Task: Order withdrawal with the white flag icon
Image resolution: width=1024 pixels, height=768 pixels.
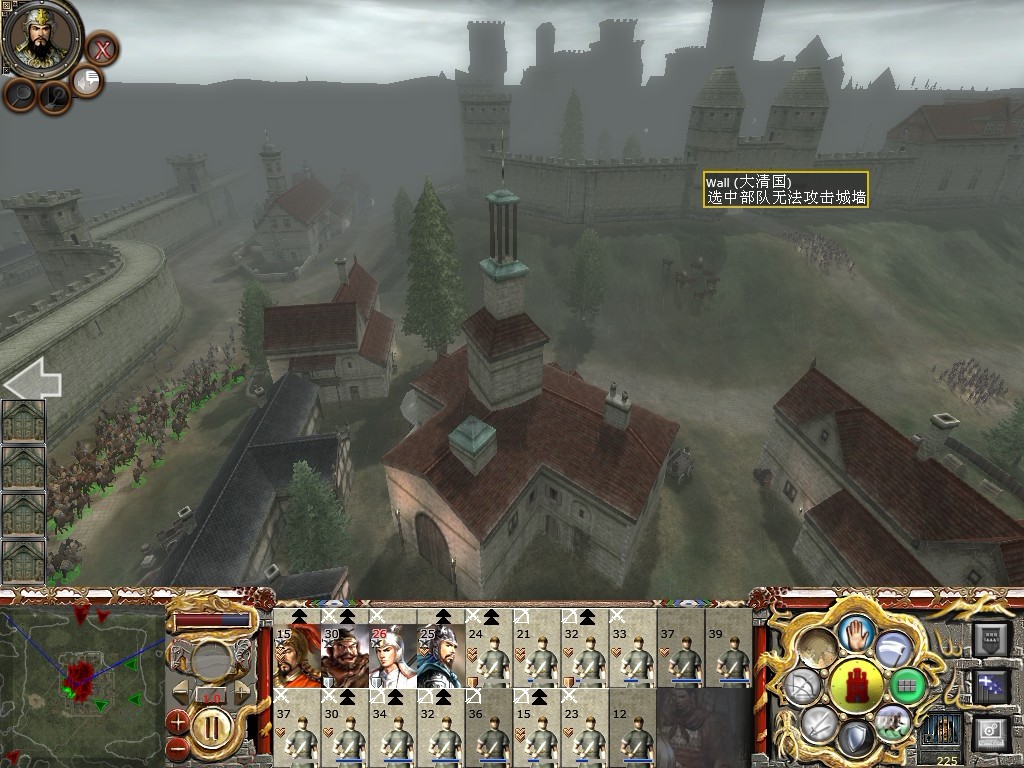Action: click(x=893, y=647)
